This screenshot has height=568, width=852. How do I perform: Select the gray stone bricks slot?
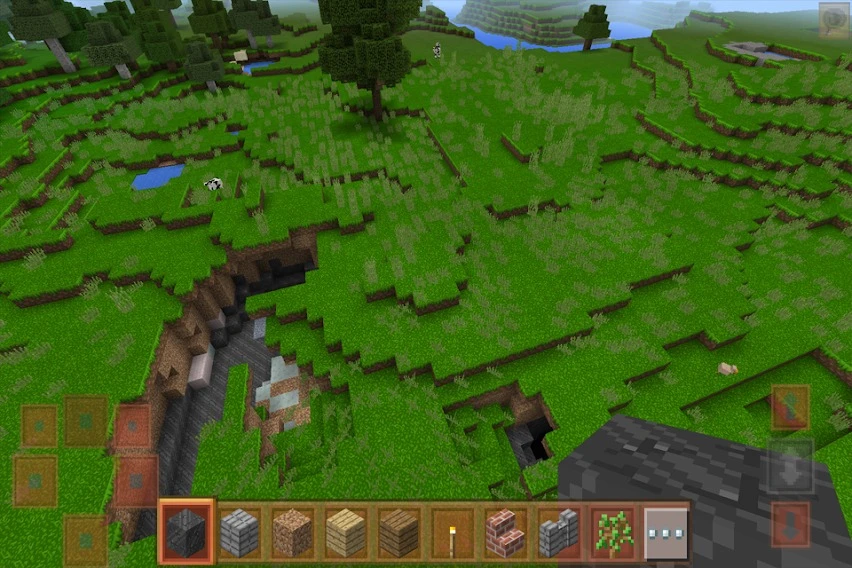[240, 532]
